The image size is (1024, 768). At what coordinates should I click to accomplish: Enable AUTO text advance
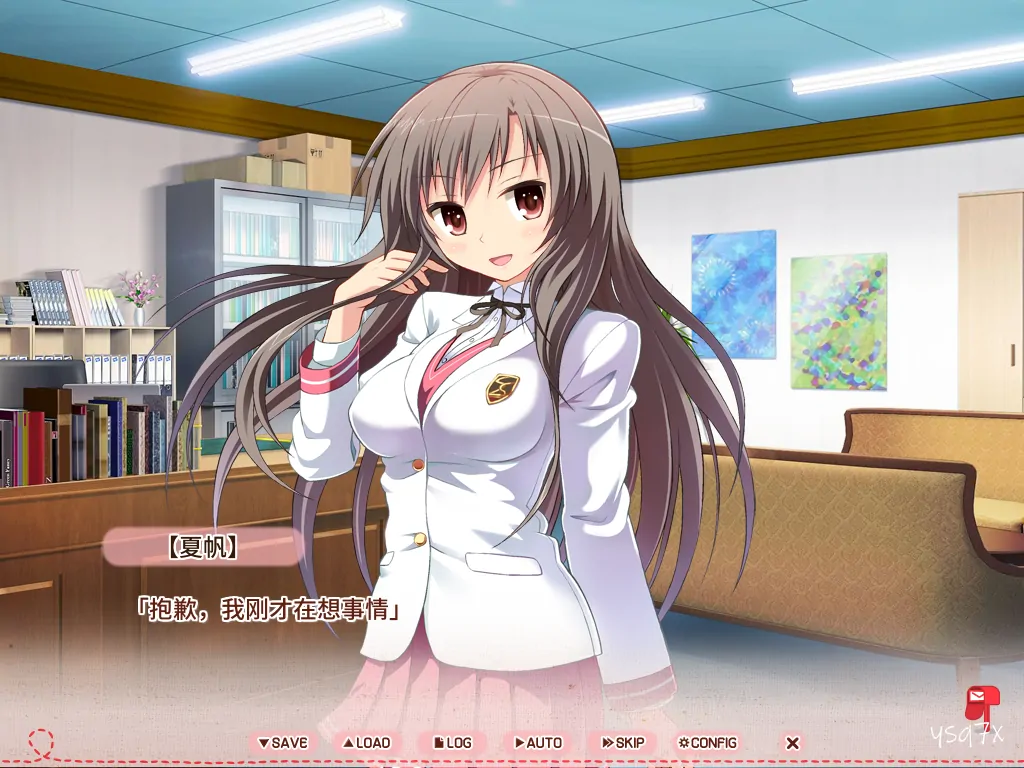click(538, 743)
